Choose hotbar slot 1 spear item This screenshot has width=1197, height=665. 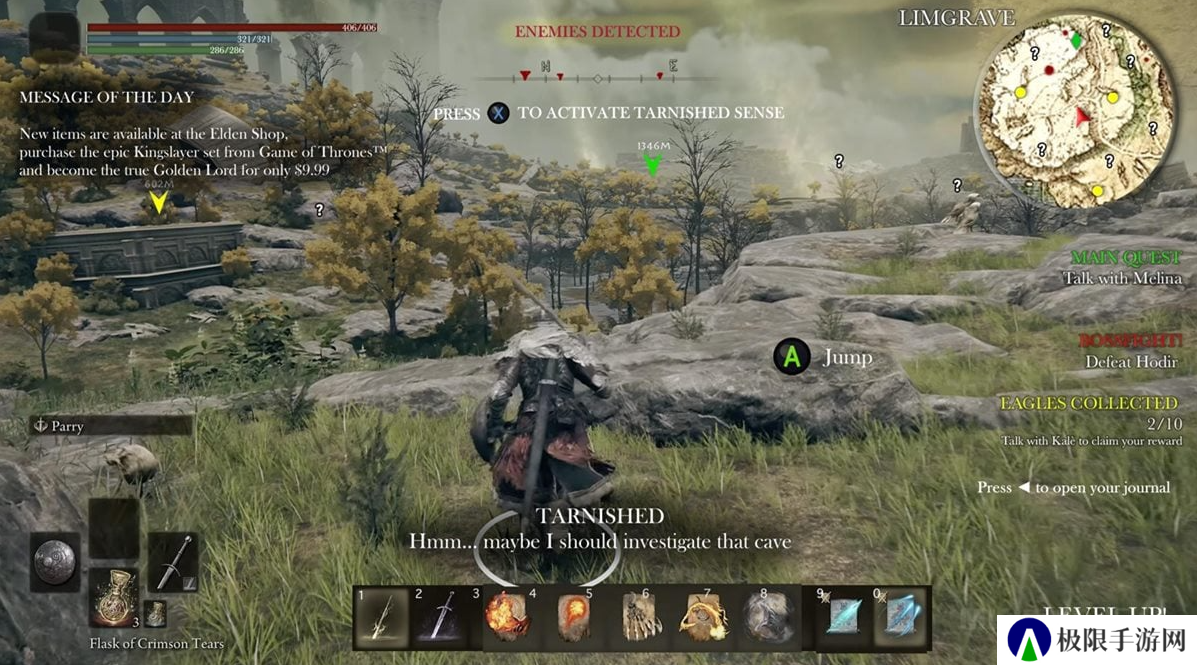(x=383, y=618)
